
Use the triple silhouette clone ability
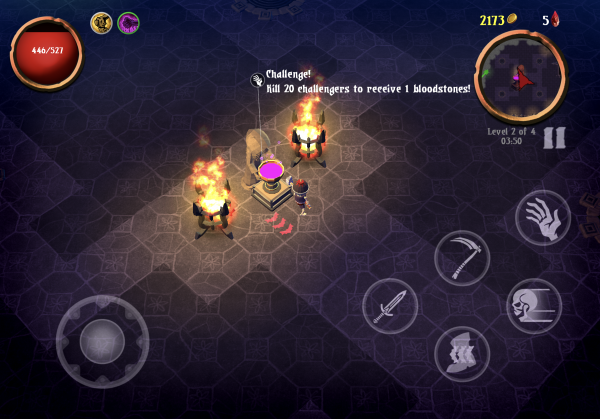[x=462, y=354]
